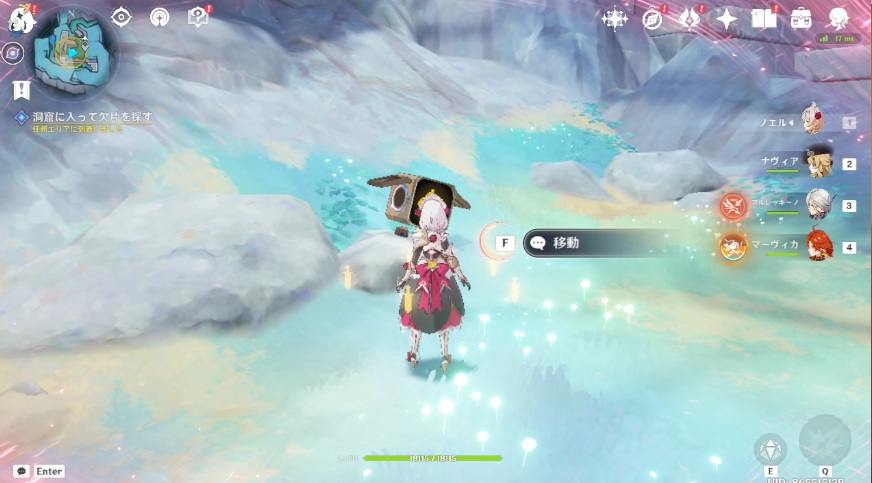
Task: Open the Battle Pass winged icon
Action: 689,19
